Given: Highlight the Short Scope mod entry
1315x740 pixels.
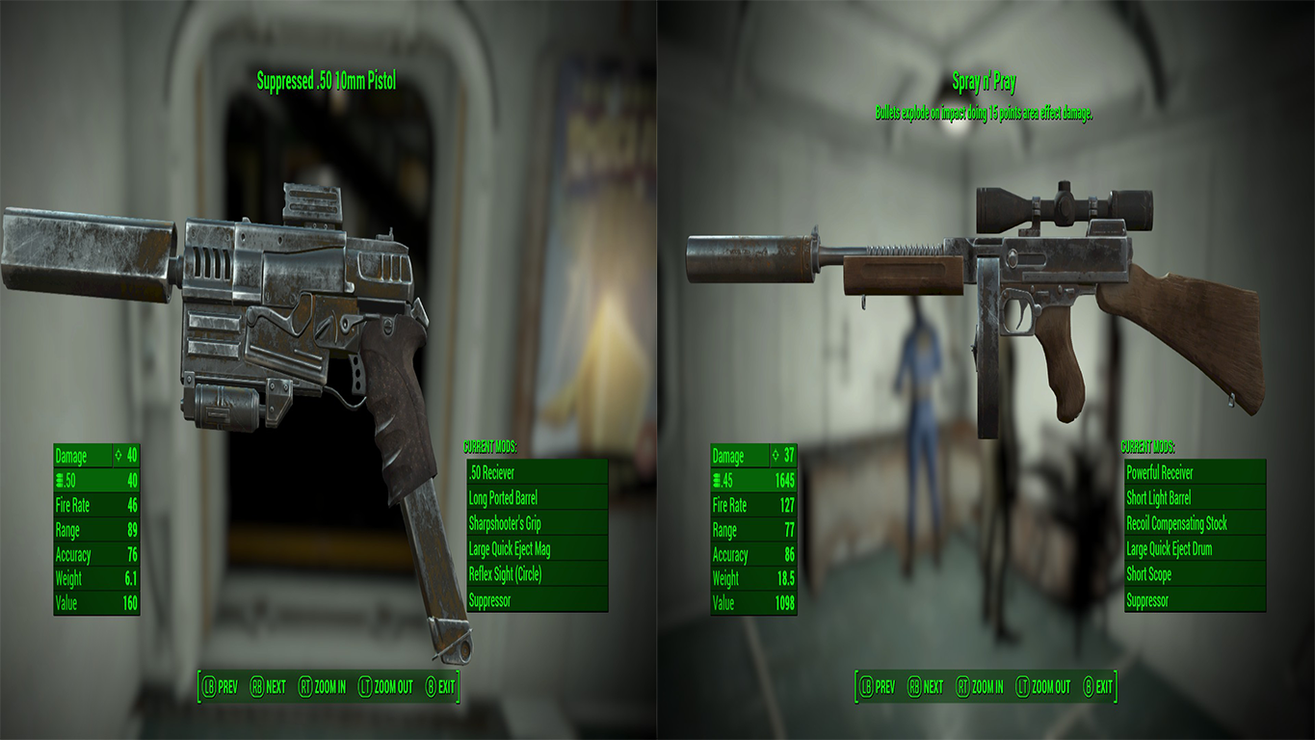Looking at the screenshot, I should 1195,575.
